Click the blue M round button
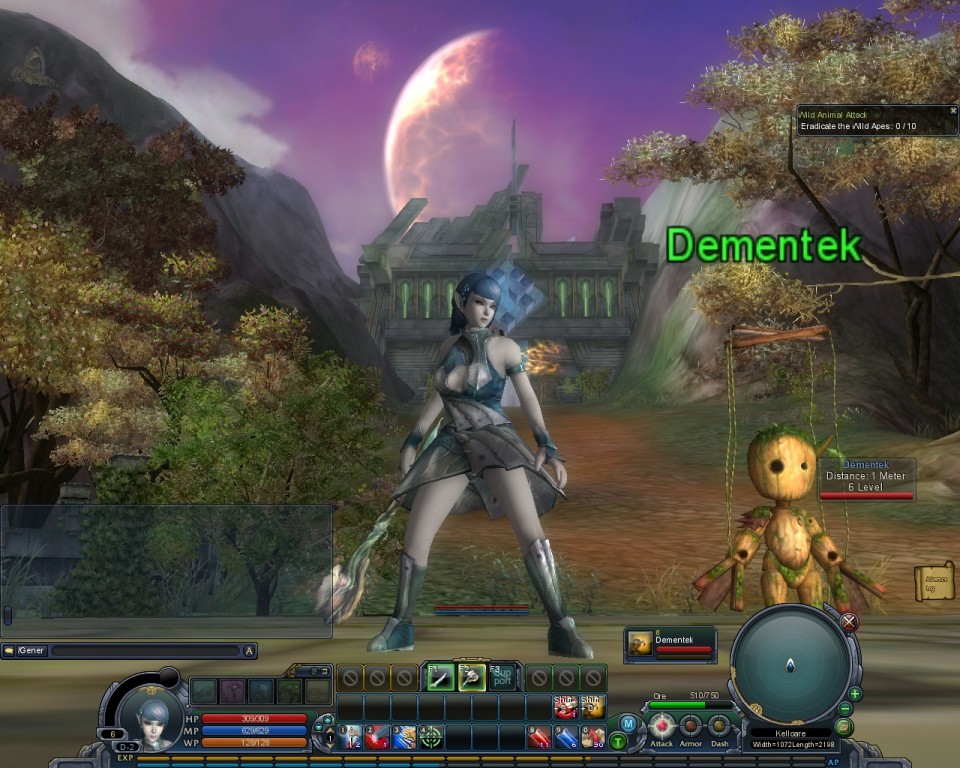The width and height of the screenshot is (960, 768). tap(628, 723)
